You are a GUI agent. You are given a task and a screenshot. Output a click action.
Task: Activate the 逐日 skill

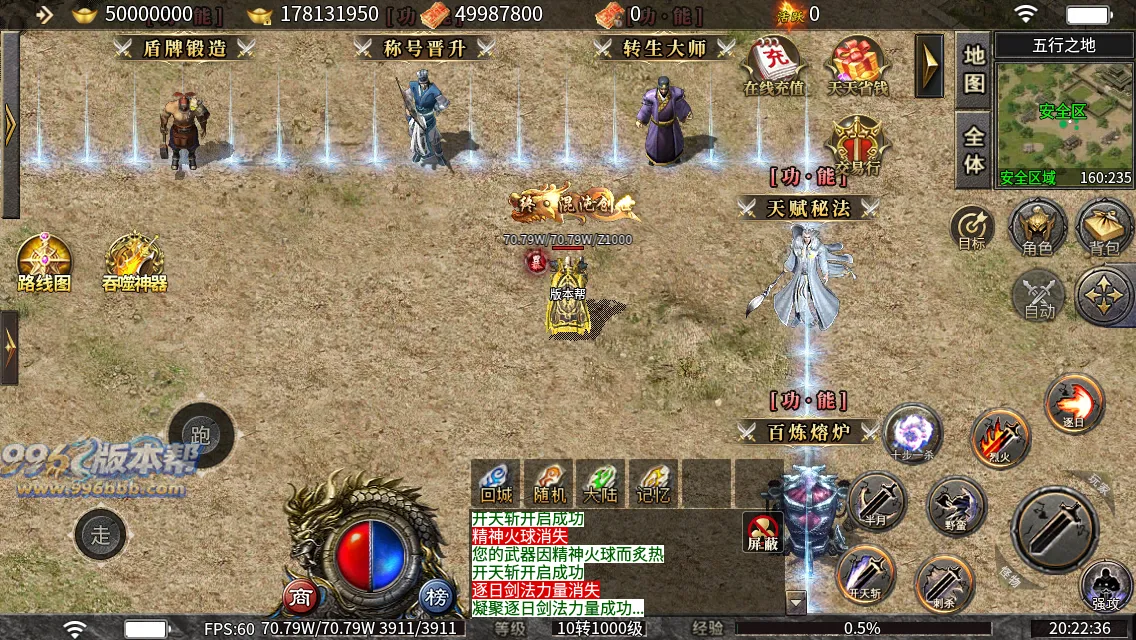point(1074,402)
